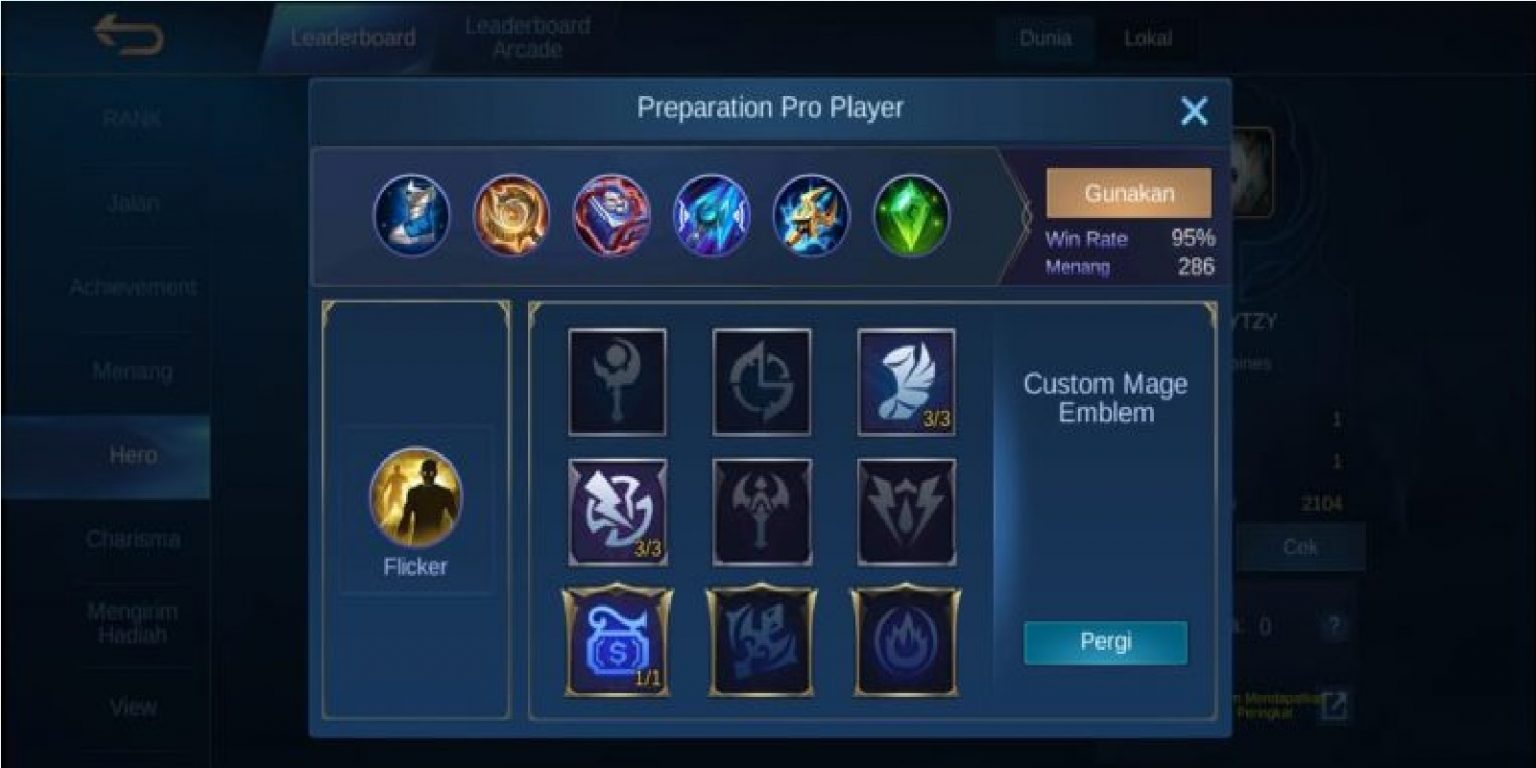Select the orange swirl emblem icon

point(512,216)
